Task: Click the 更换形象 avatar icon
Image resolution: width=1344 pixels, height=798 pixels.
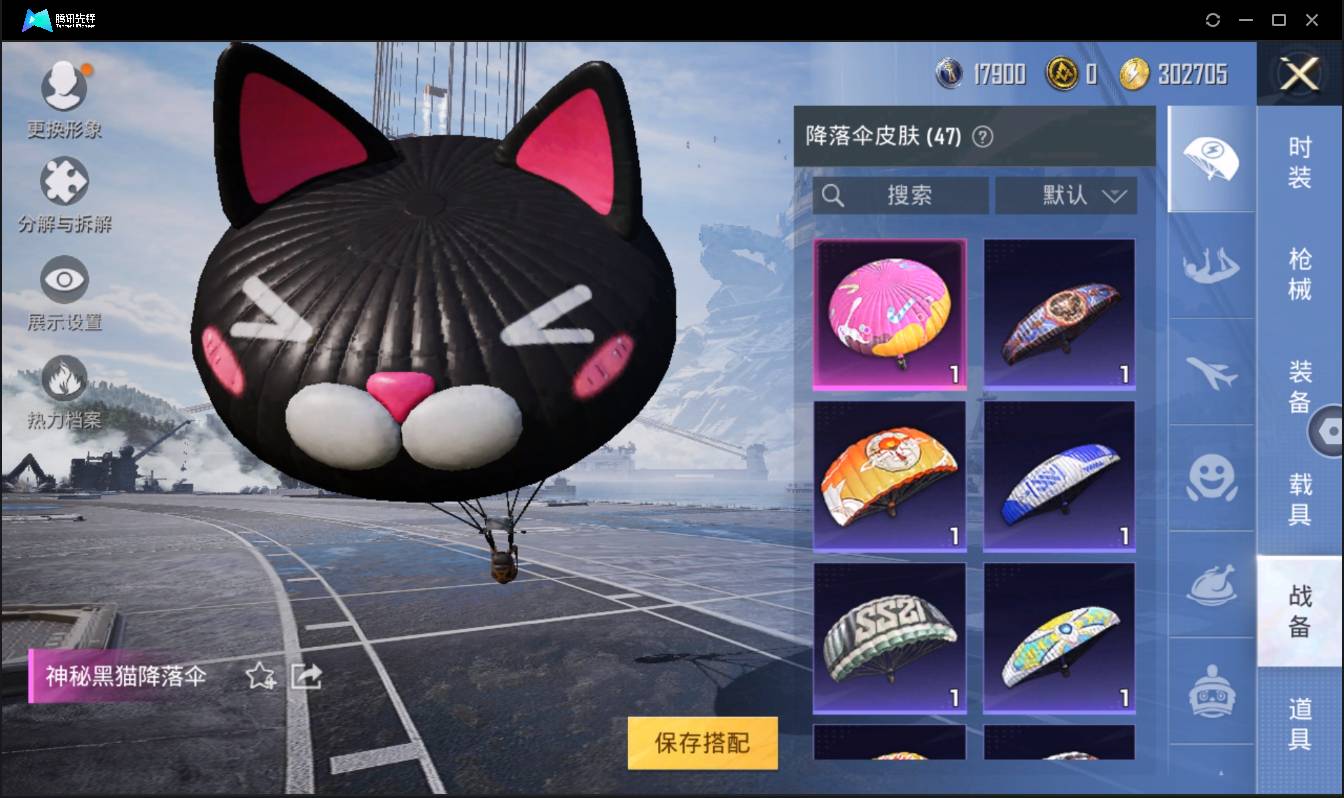Action: point(65,85)
